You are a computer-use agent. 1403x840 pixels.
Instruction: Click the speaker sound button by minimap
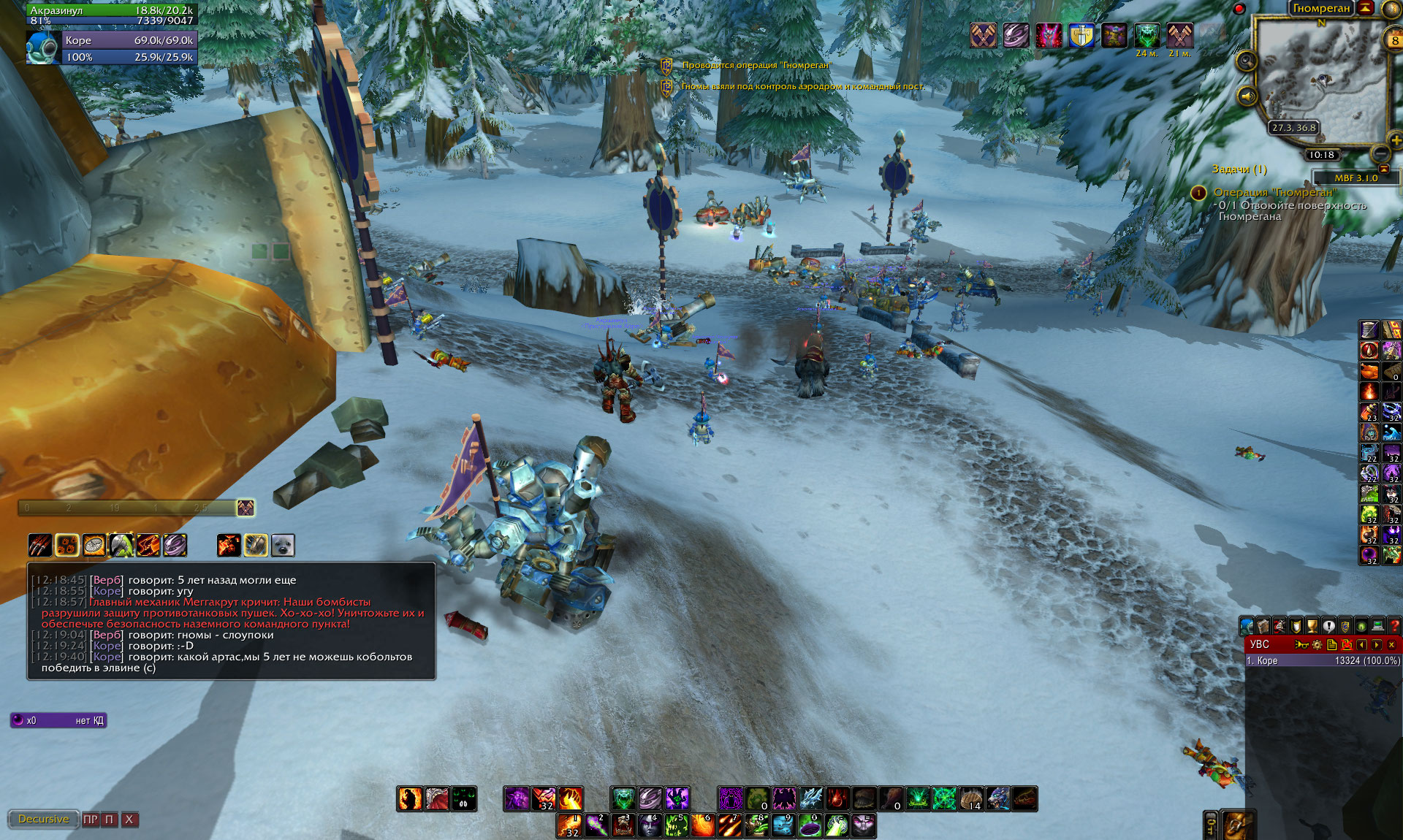click(1247, 96)
